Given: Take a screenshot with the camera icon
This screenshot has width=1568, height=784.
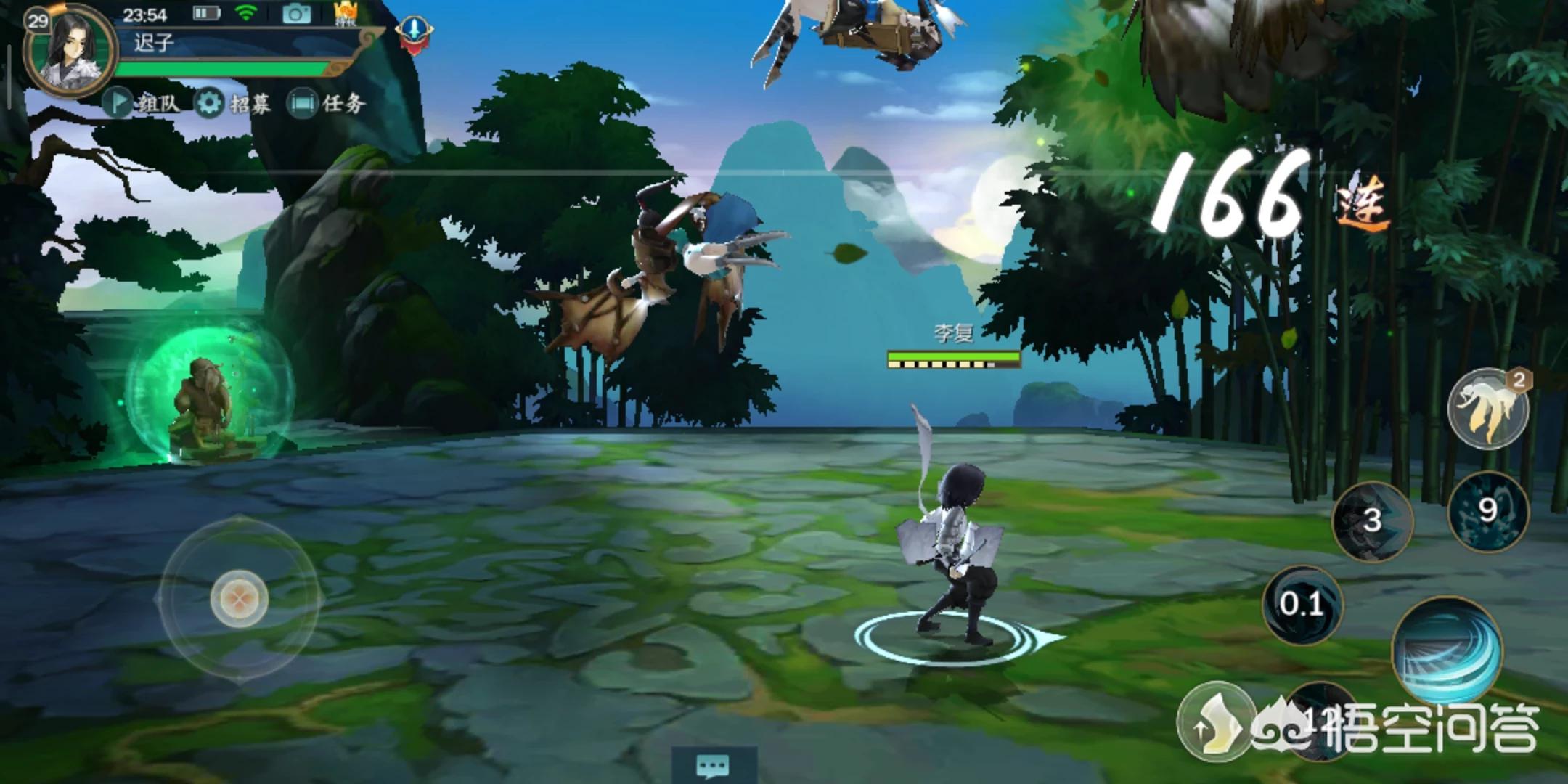Looking at the screenshot, I should coord(296,14).
